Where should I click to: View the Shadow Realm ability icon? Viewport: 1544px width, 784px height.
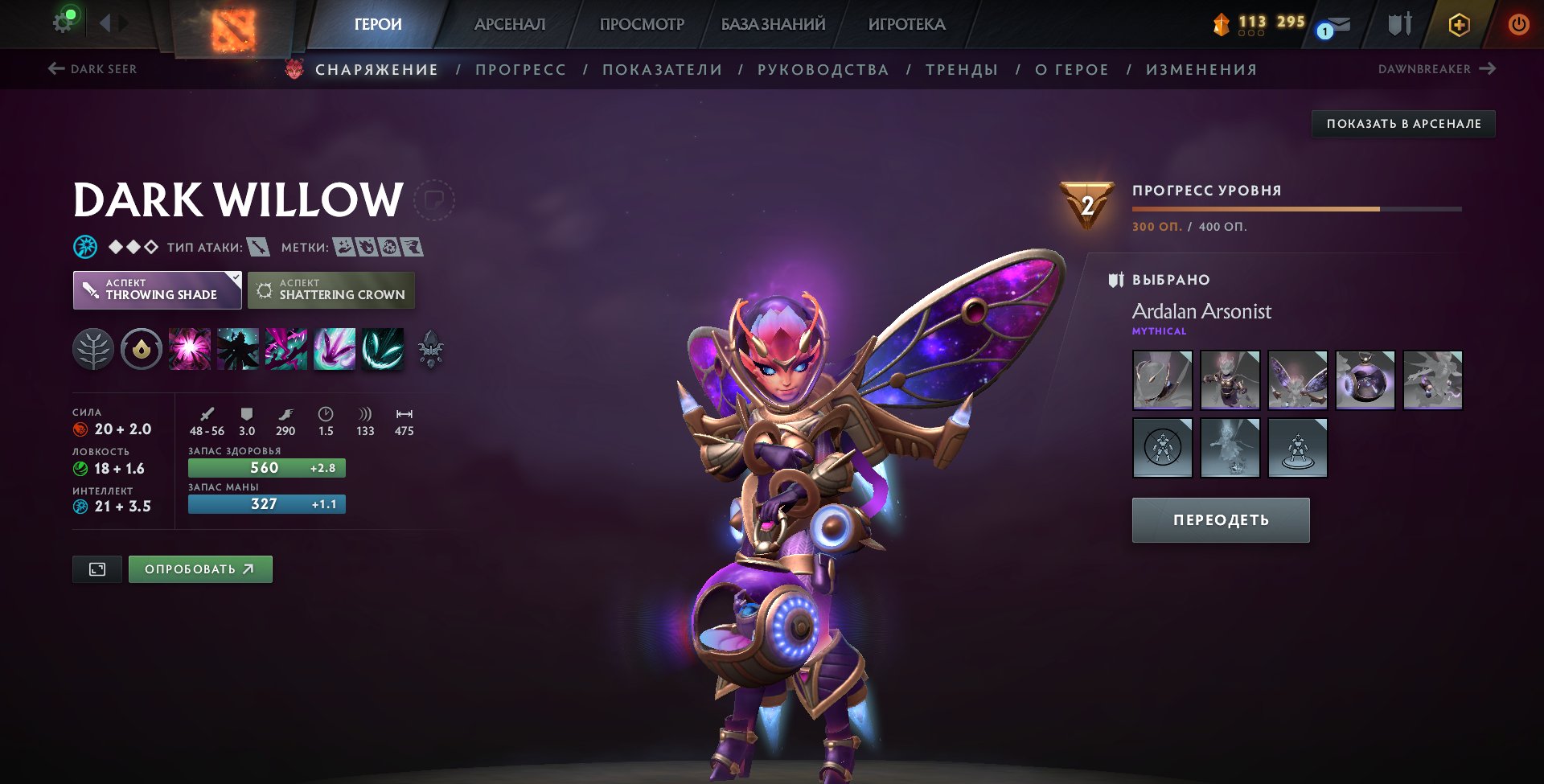click(x=237, y=349)
